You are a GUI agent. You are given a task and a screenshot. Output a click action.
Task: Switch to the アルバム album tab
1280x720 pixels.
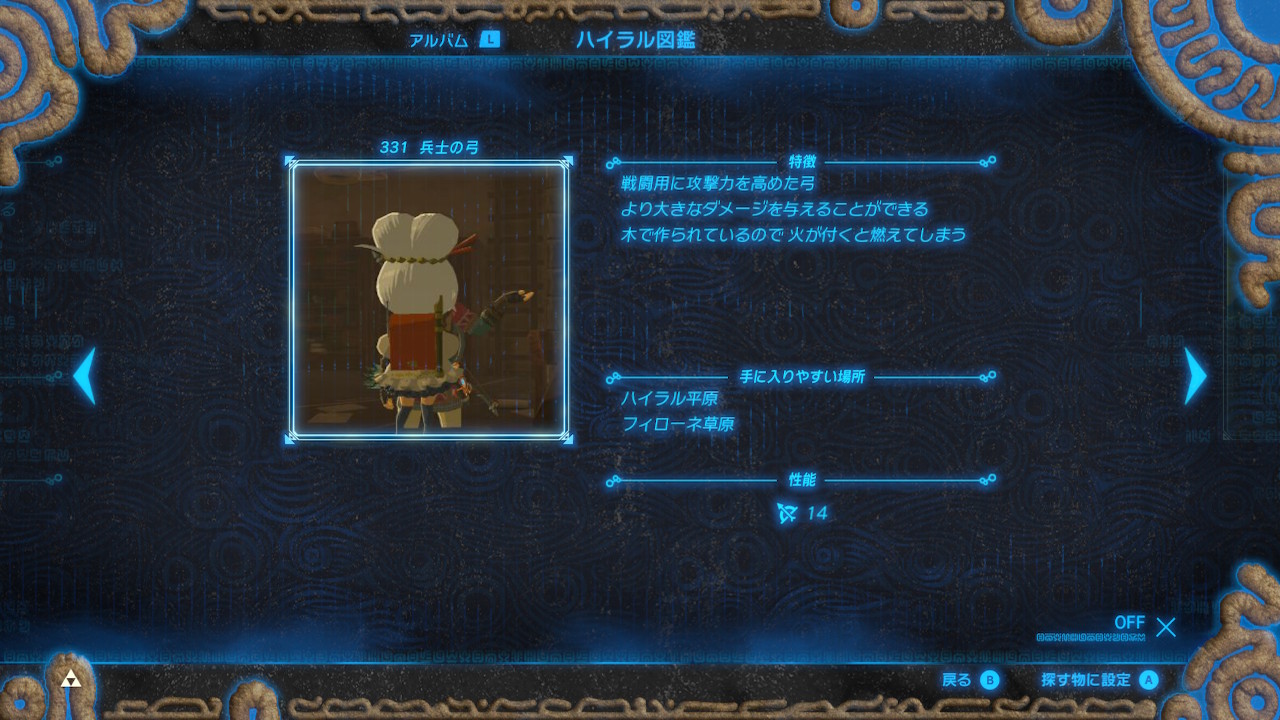pos(453,40)
